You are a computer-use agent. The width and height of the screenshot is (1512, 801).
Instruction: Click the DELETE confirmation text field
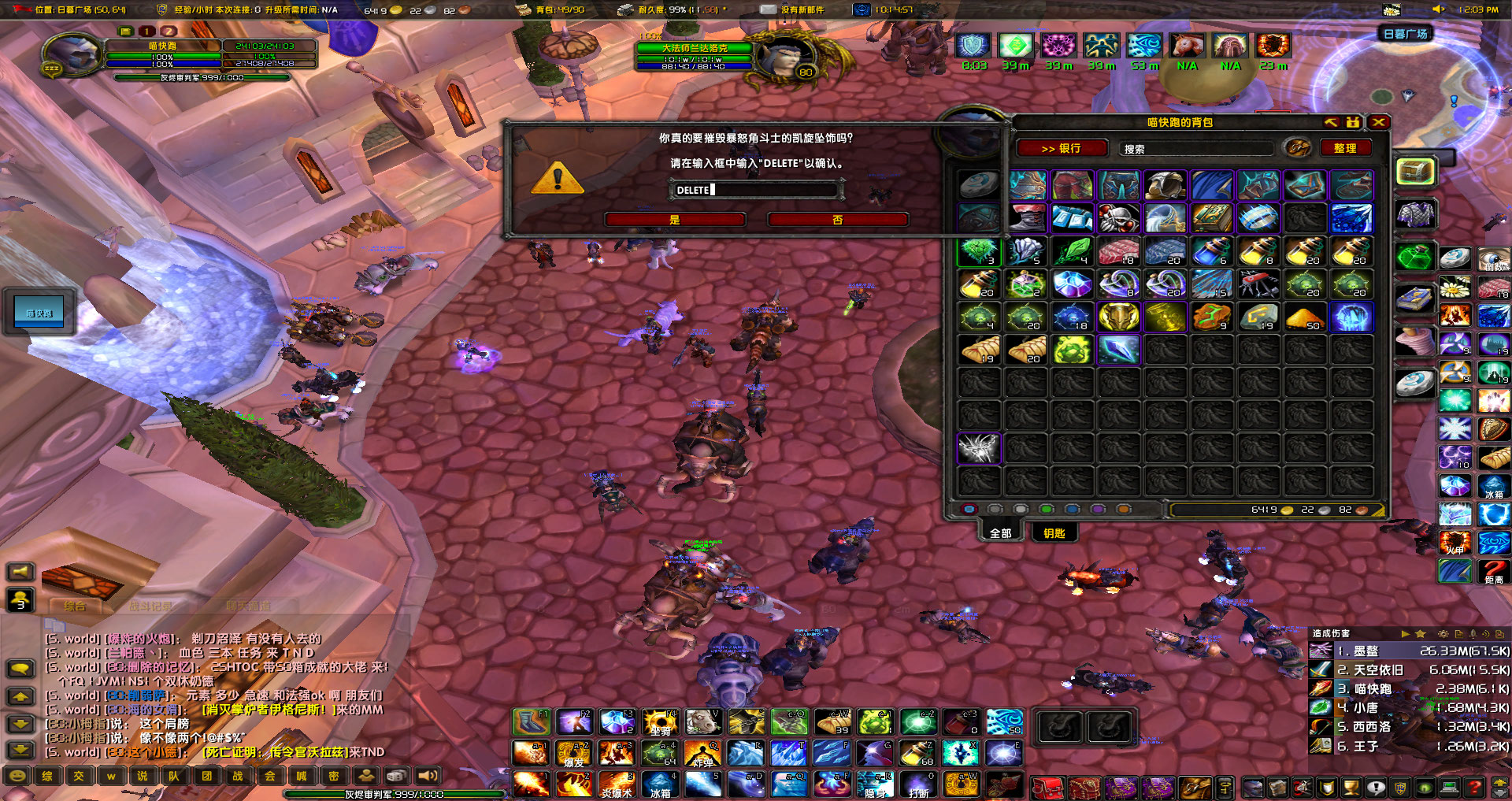point(756,189)
